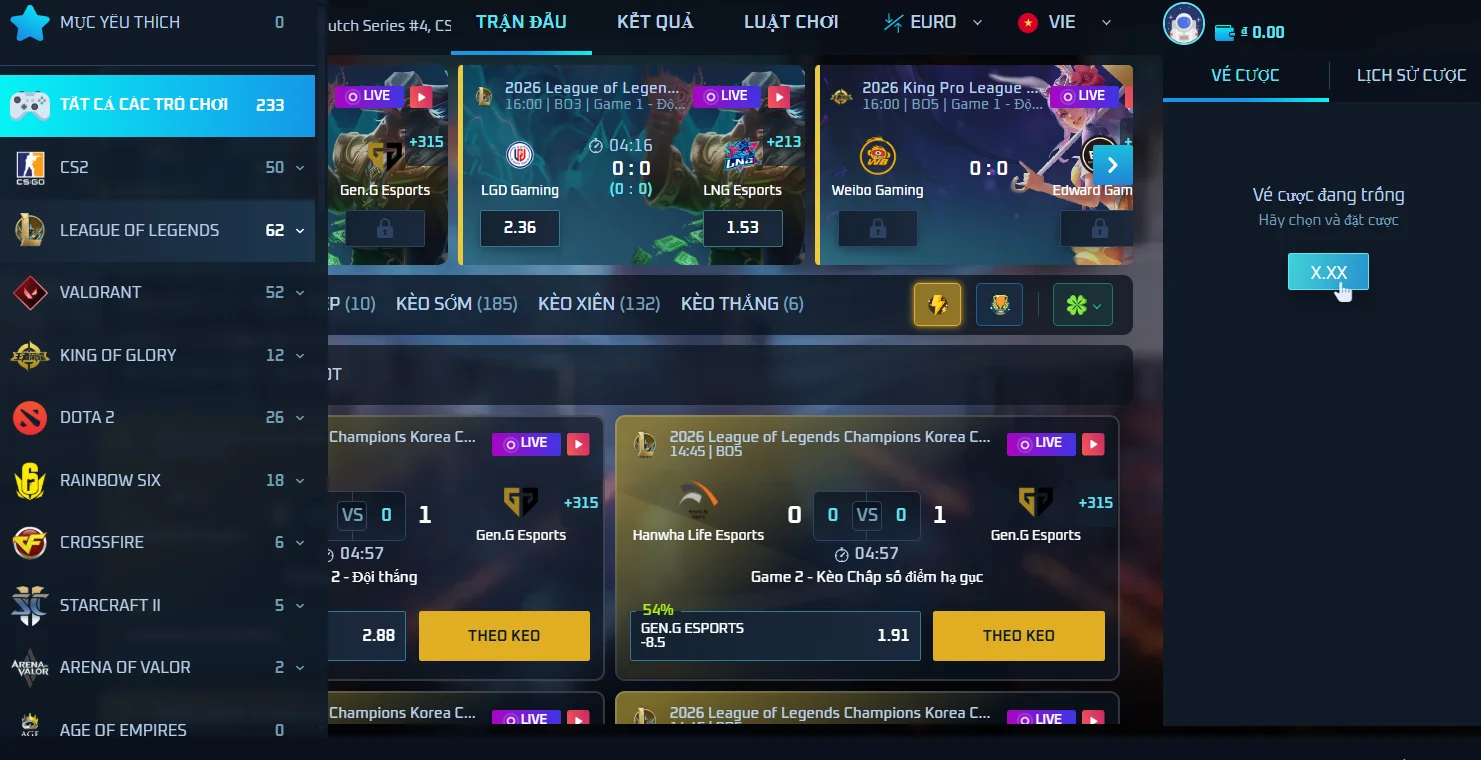Screen dimensions: 1481x760
Task: Click the StarCraft II game icon
Action: [30, 605]
